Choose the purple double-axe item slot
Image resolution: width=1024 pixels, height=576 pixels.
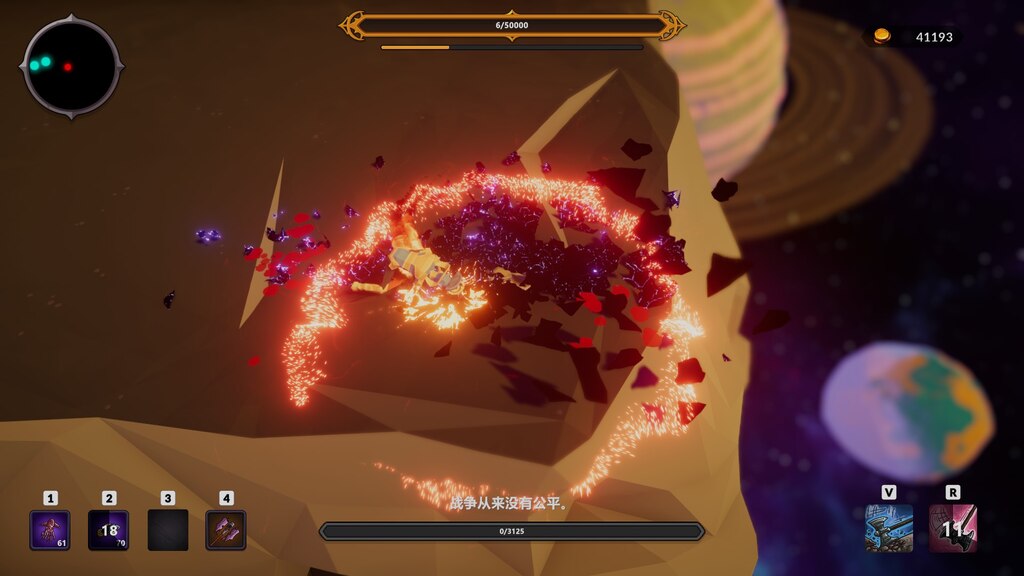(x=226, y=530)
